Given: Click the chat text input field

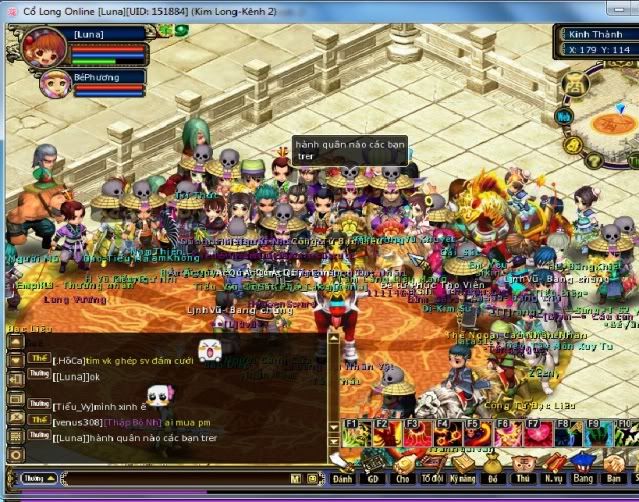Looking at the screenshot, I should point(170,479).
